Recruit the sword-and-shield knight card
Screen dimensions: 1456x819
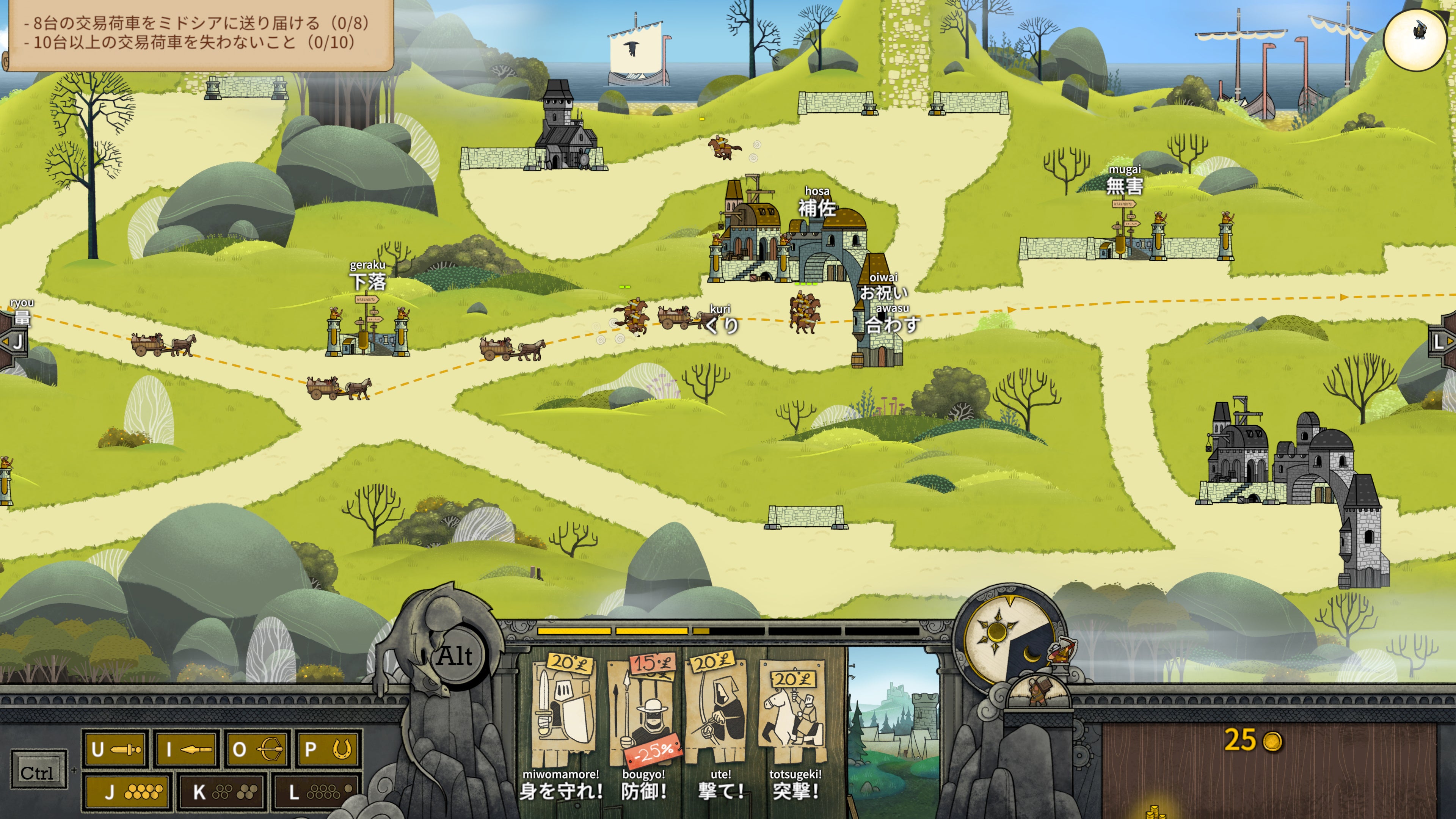[x=563, y=712]
